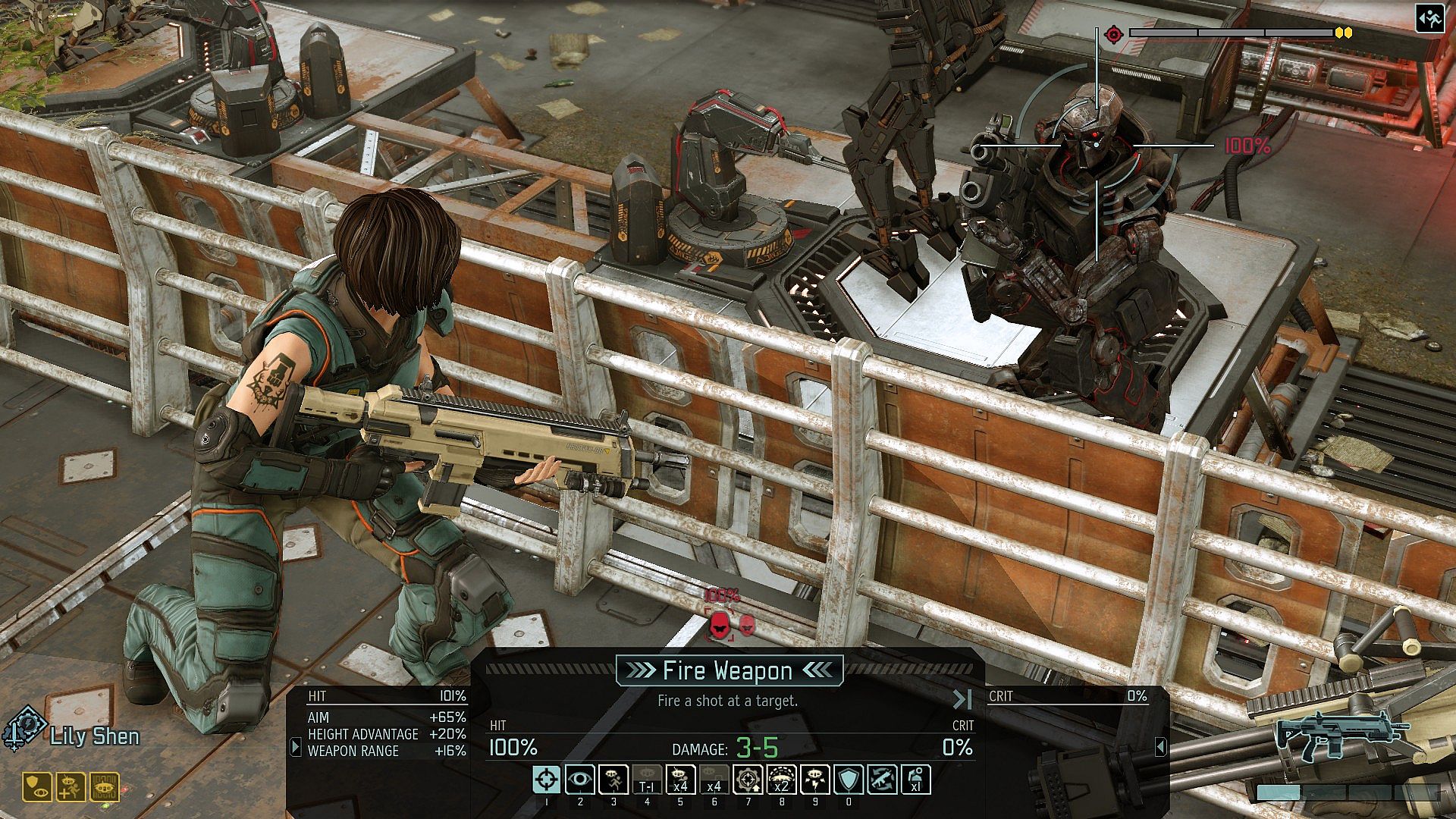Activate the ability marked x2

click(x=781, y=780)
